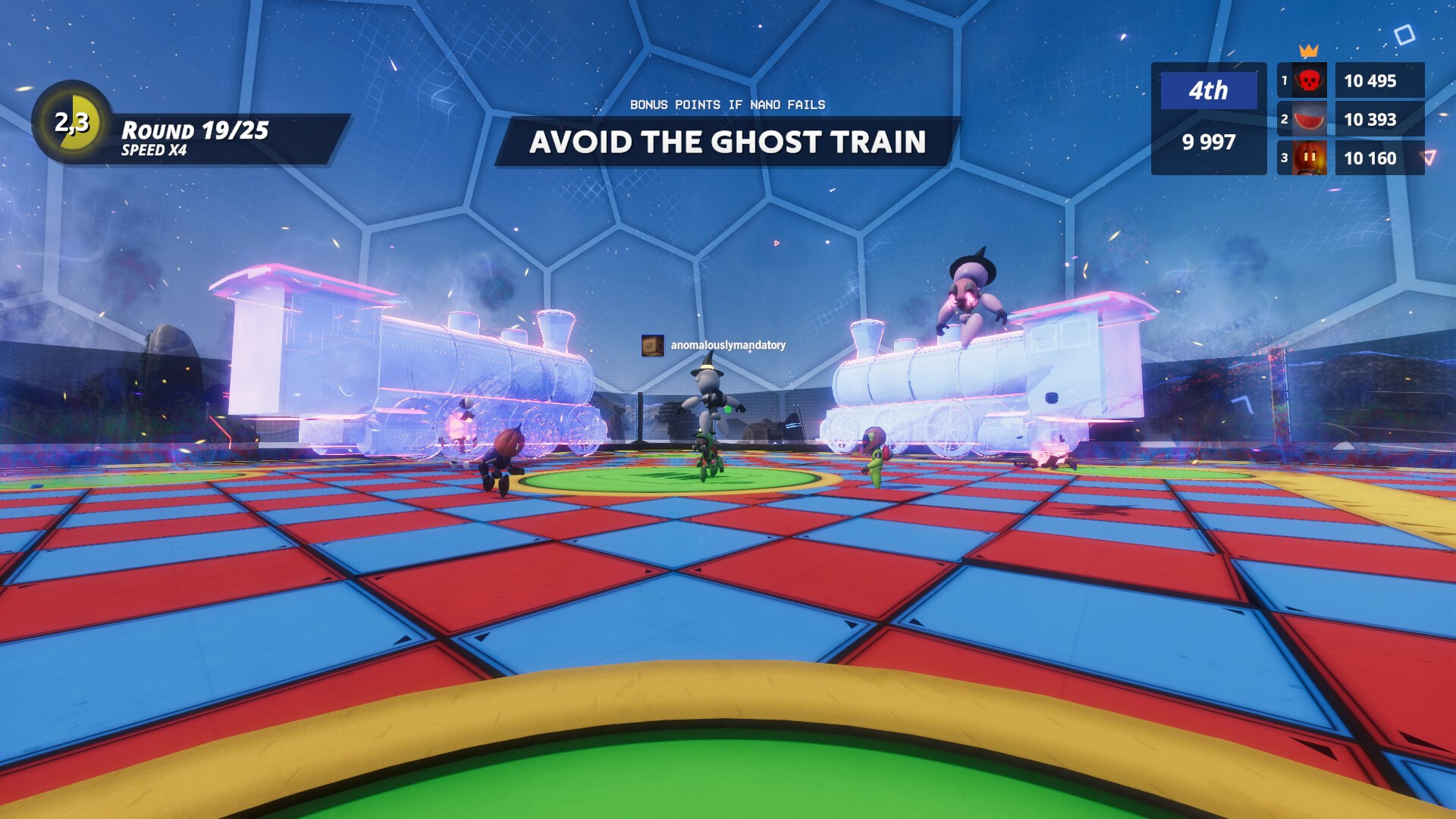
Task: Select the rank number 1 beside the skull avatar
Action: [1283, 80]
